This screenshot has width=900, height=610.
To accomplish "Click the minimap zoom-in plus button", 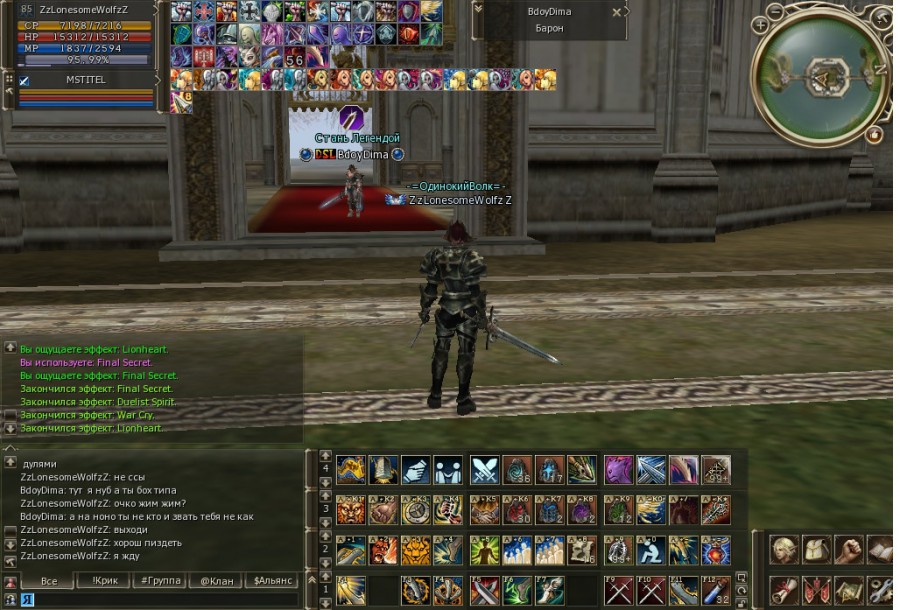I will (761, 23).
